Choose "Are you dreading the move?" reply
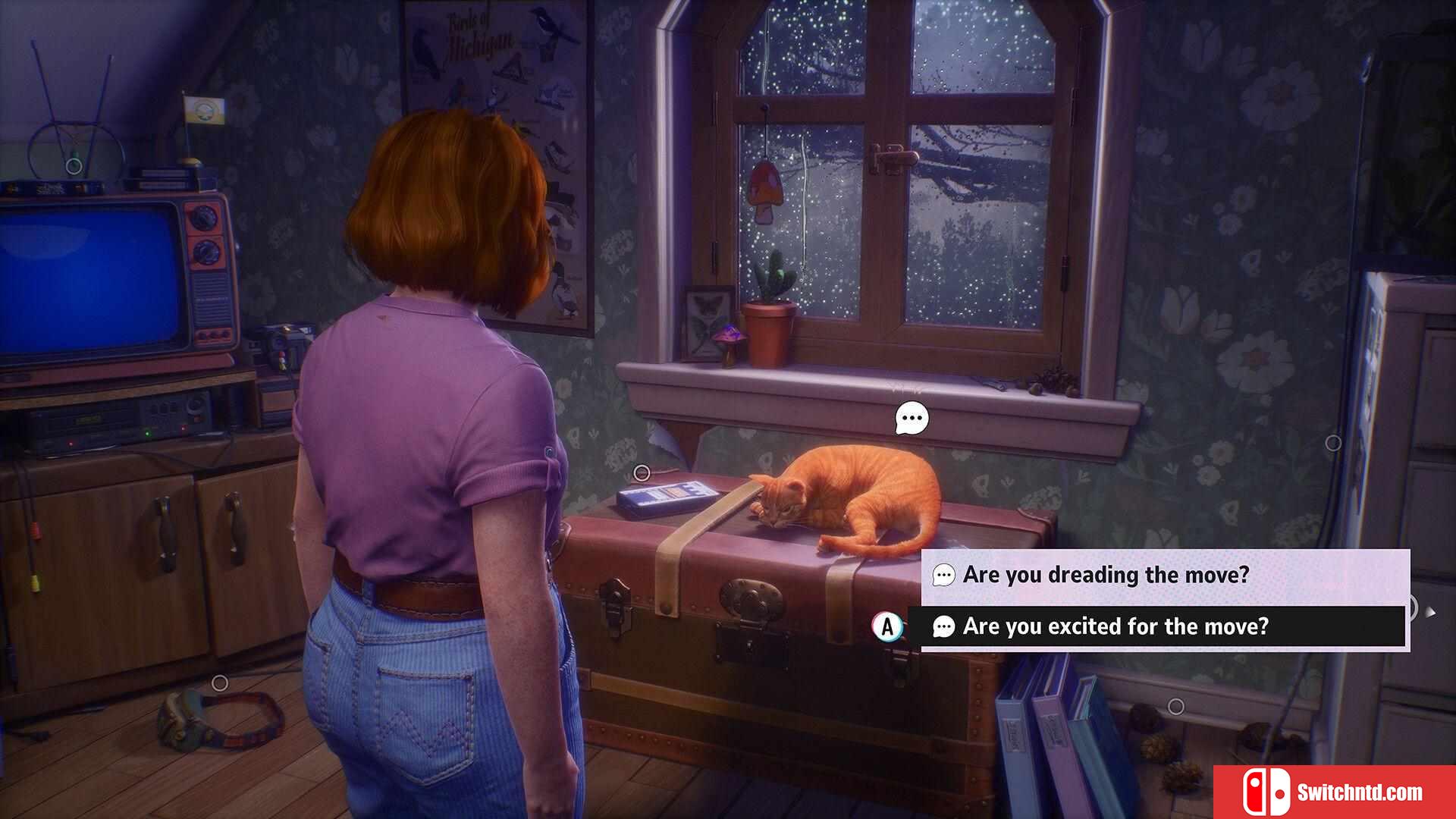The image size is (1456, 819). point(1106,575)
